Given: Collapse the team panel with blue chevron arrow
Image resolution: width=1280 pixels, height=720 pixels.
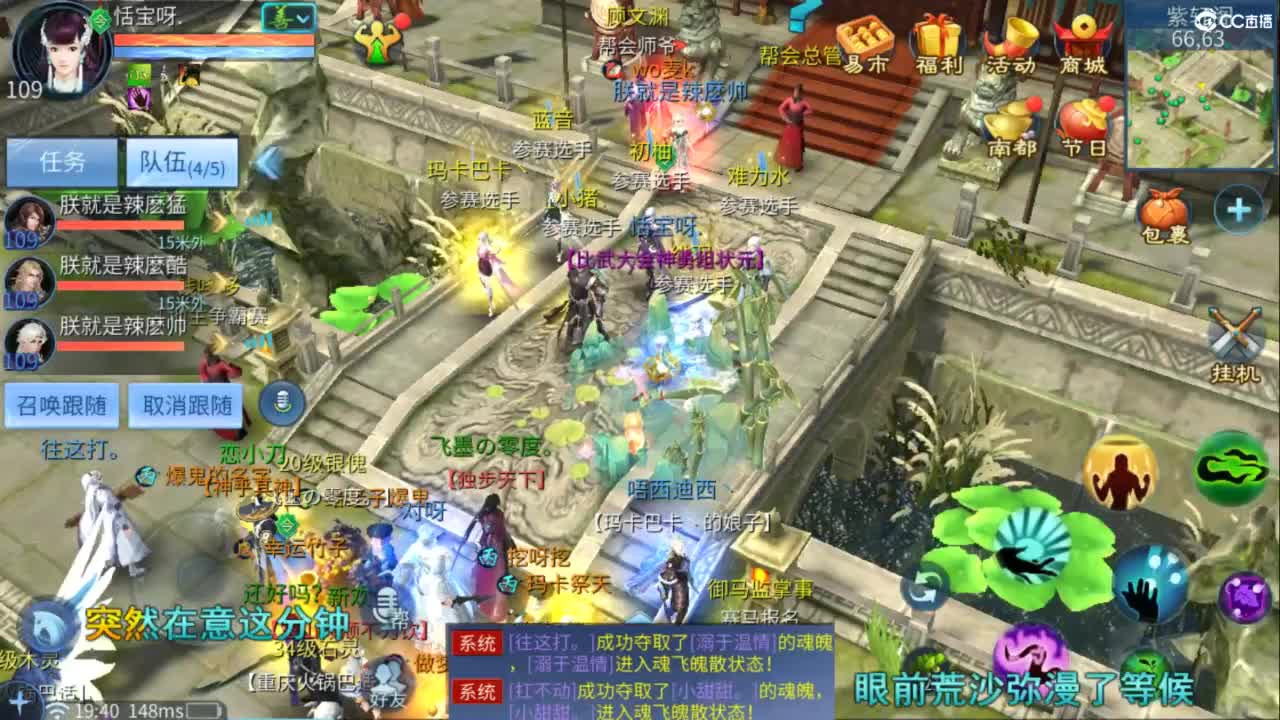Looking at the screenshot, I should (x=265, y=160).
